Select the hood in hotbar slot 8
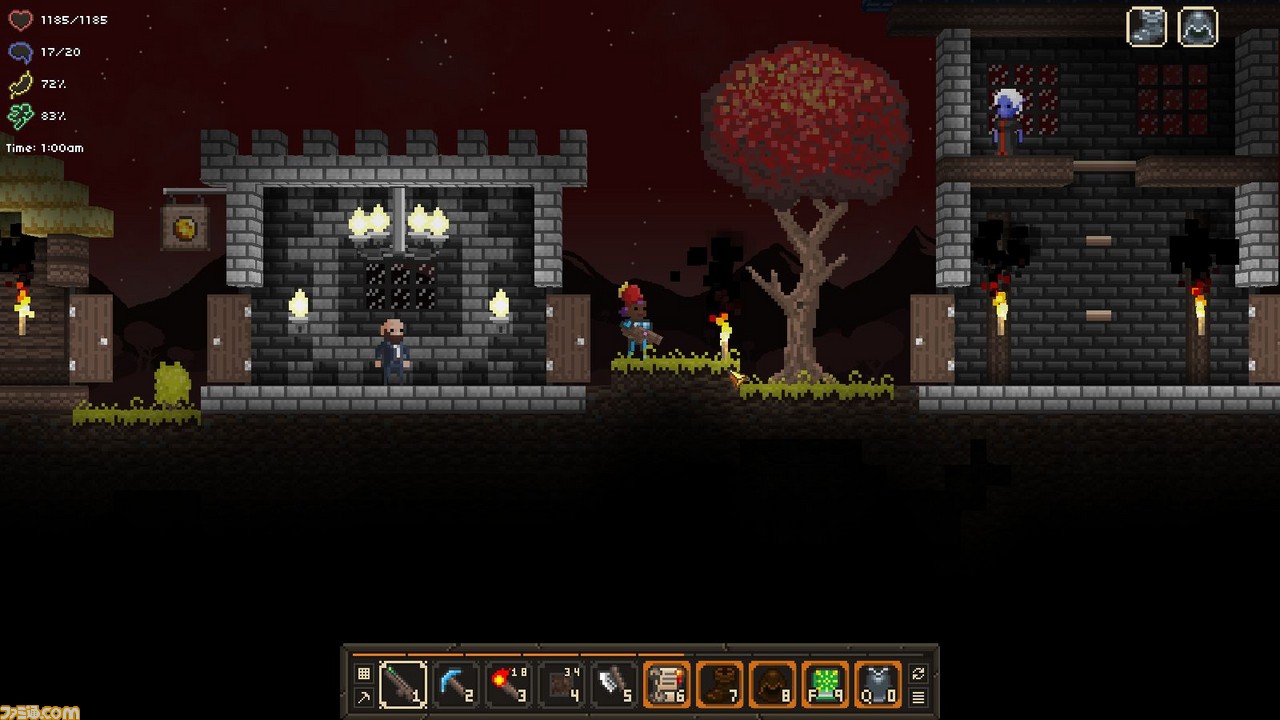Screen dimensions: 1280x720 [772, 685]
